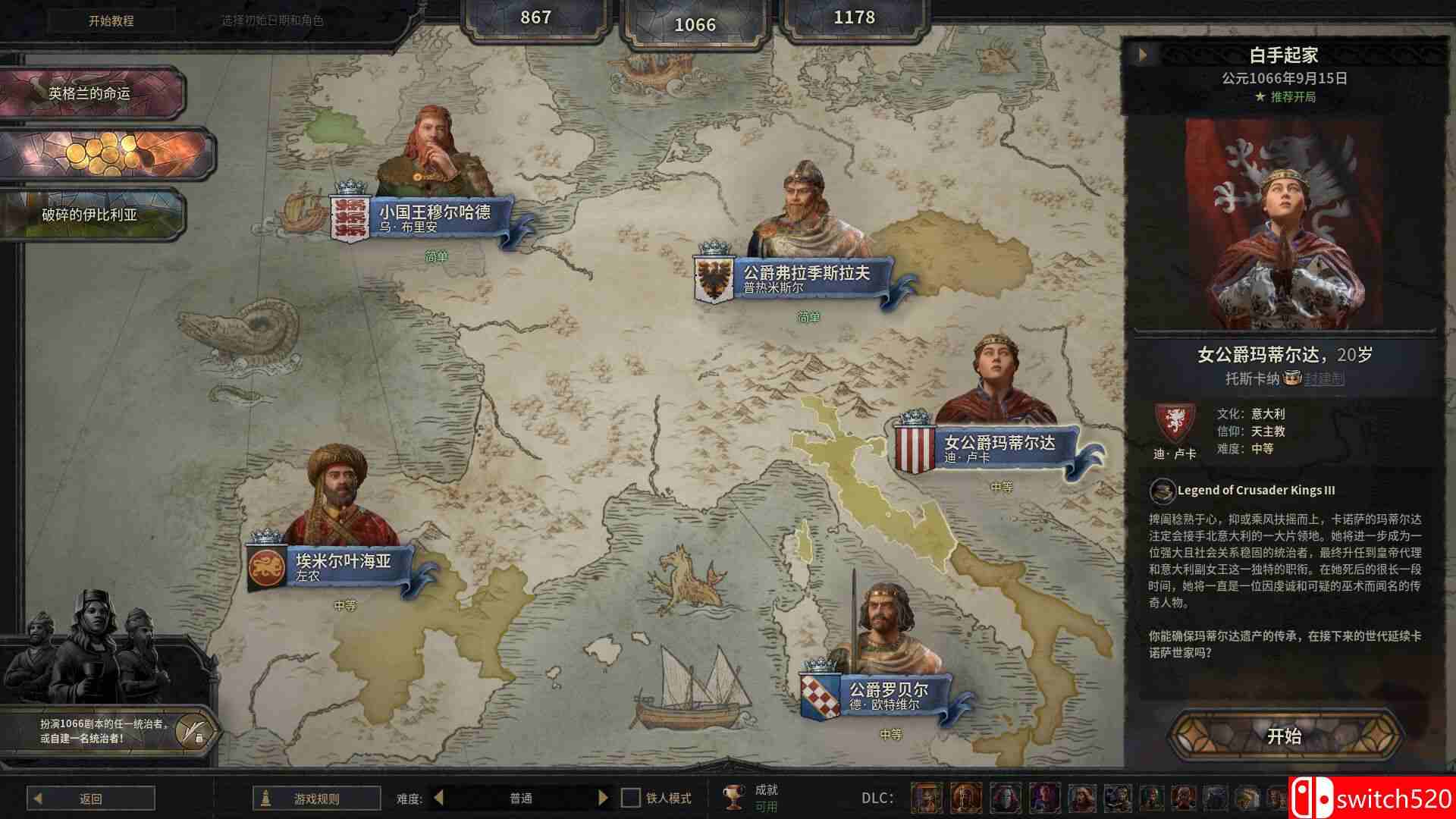Click the Legend of Crusader Kings III story icon
Viewport: 1456px width, 819px height.
1161,491
